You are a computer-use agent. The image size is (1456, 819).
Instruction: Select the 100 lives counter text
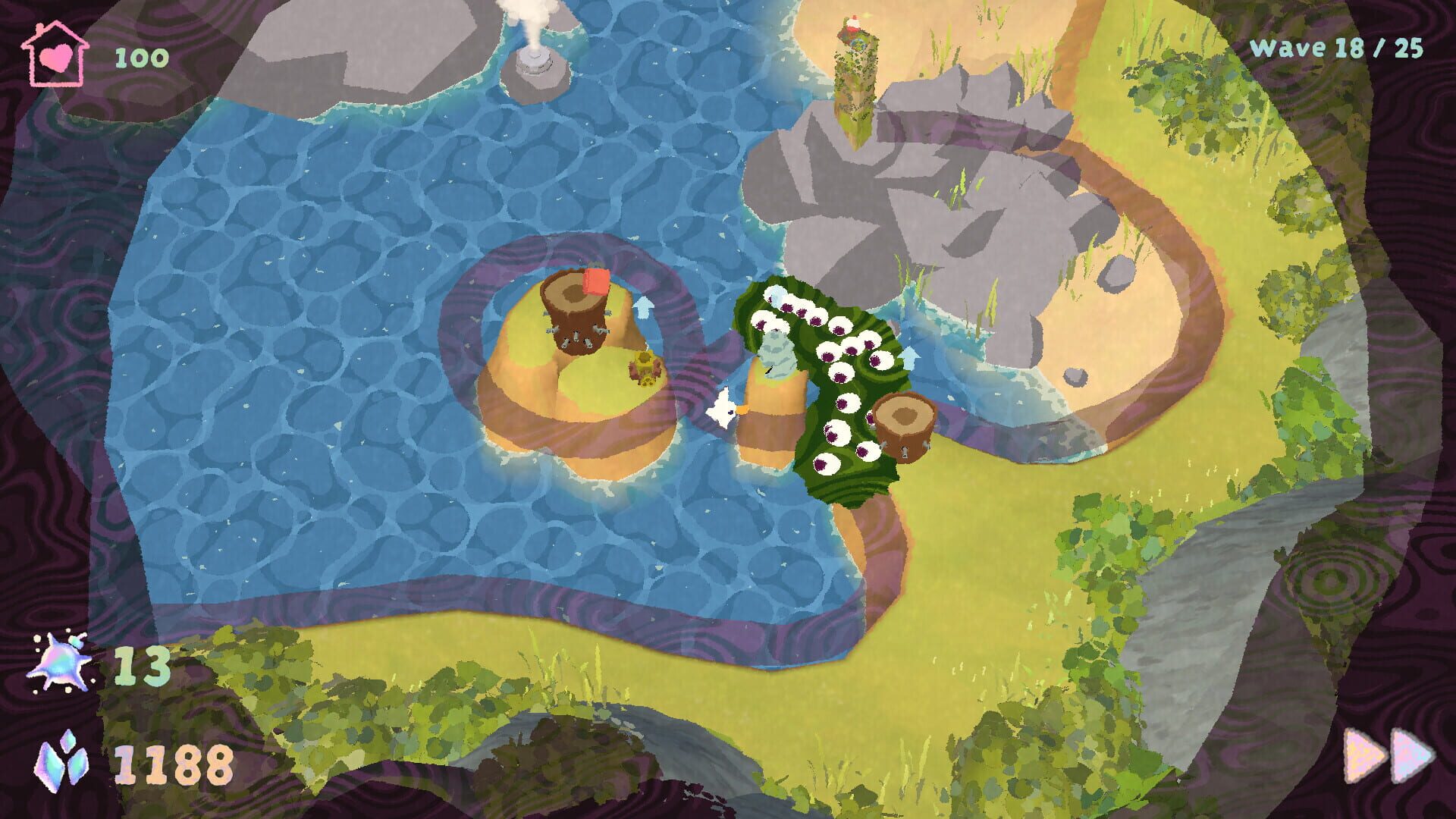pyautogui.click(x=140, y=55)
